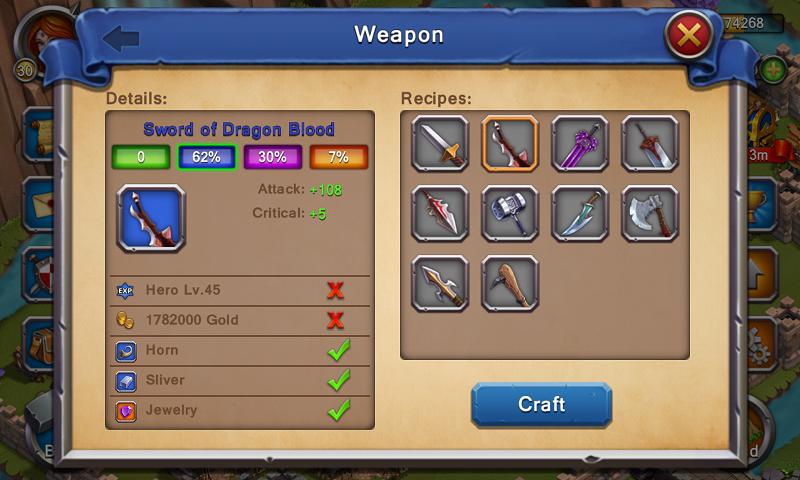Image resolution: width=800 pixels, height=480 pixels.
Task: Pick the red-hilted broadsword recipe
Action: point(650,143)
